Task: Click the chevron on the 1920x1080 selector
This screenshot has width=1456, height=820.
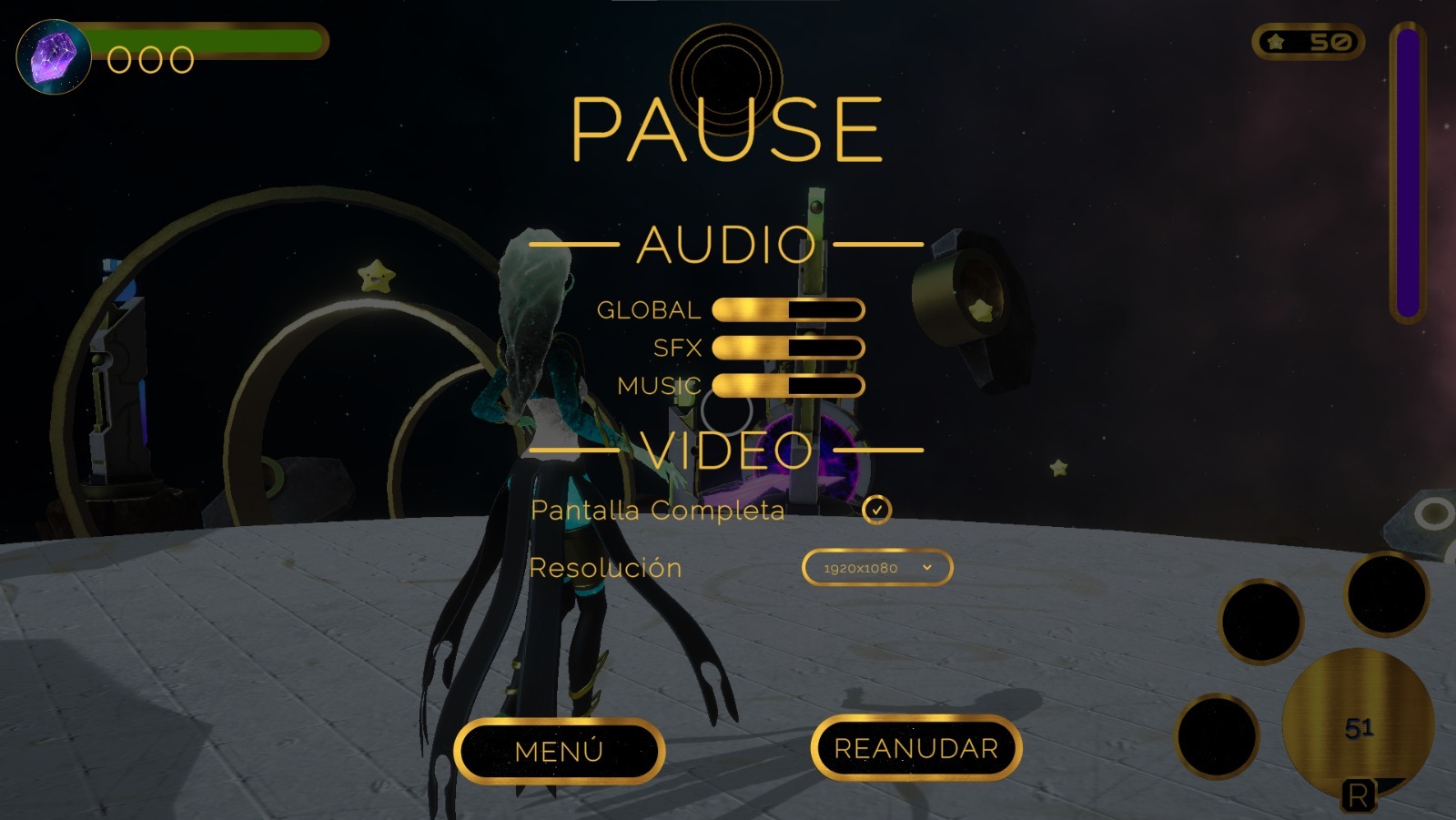Action: 927,568
